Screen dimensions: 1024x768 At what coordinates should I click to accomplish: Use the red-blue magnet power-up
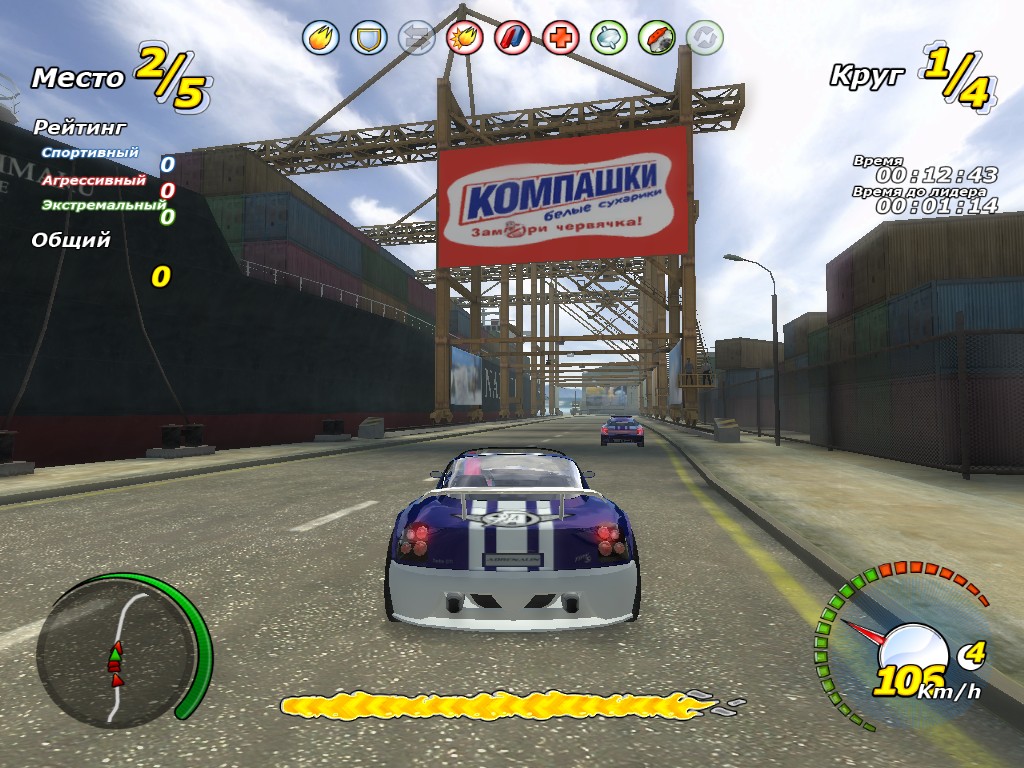(513, 38)
